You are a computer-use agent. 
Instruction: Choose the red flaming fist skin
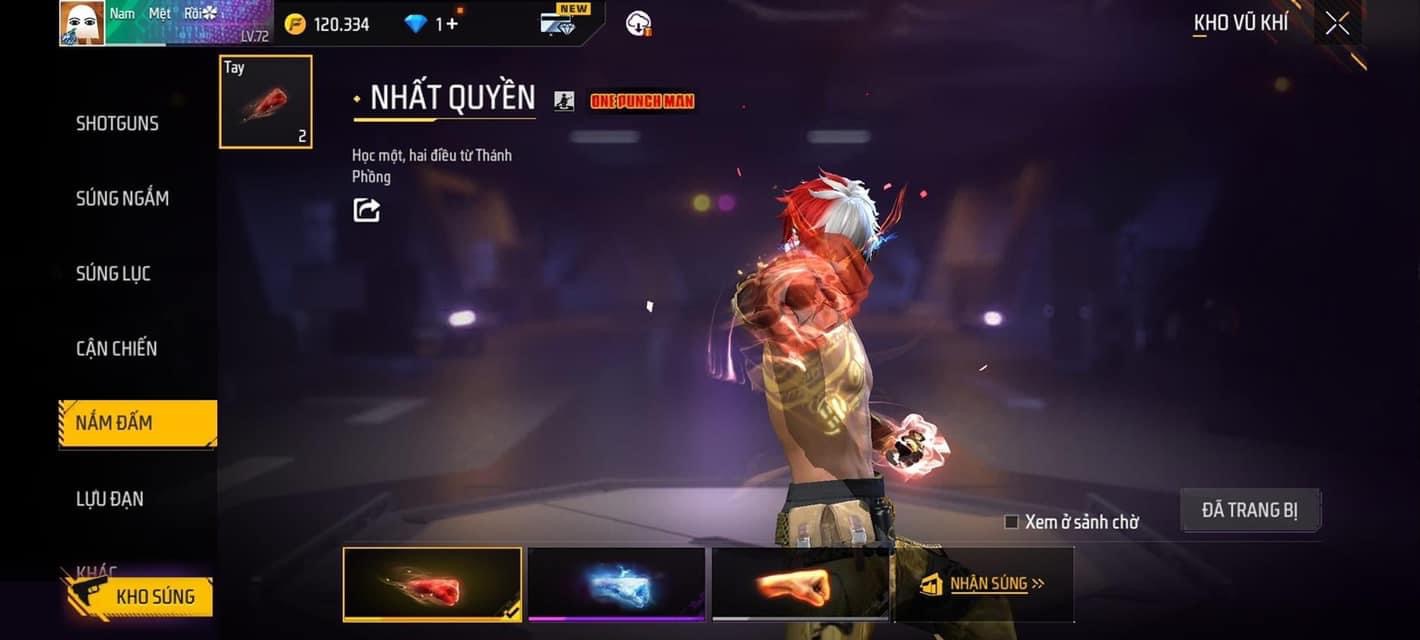pyautogui.click(x=432, y=584)
